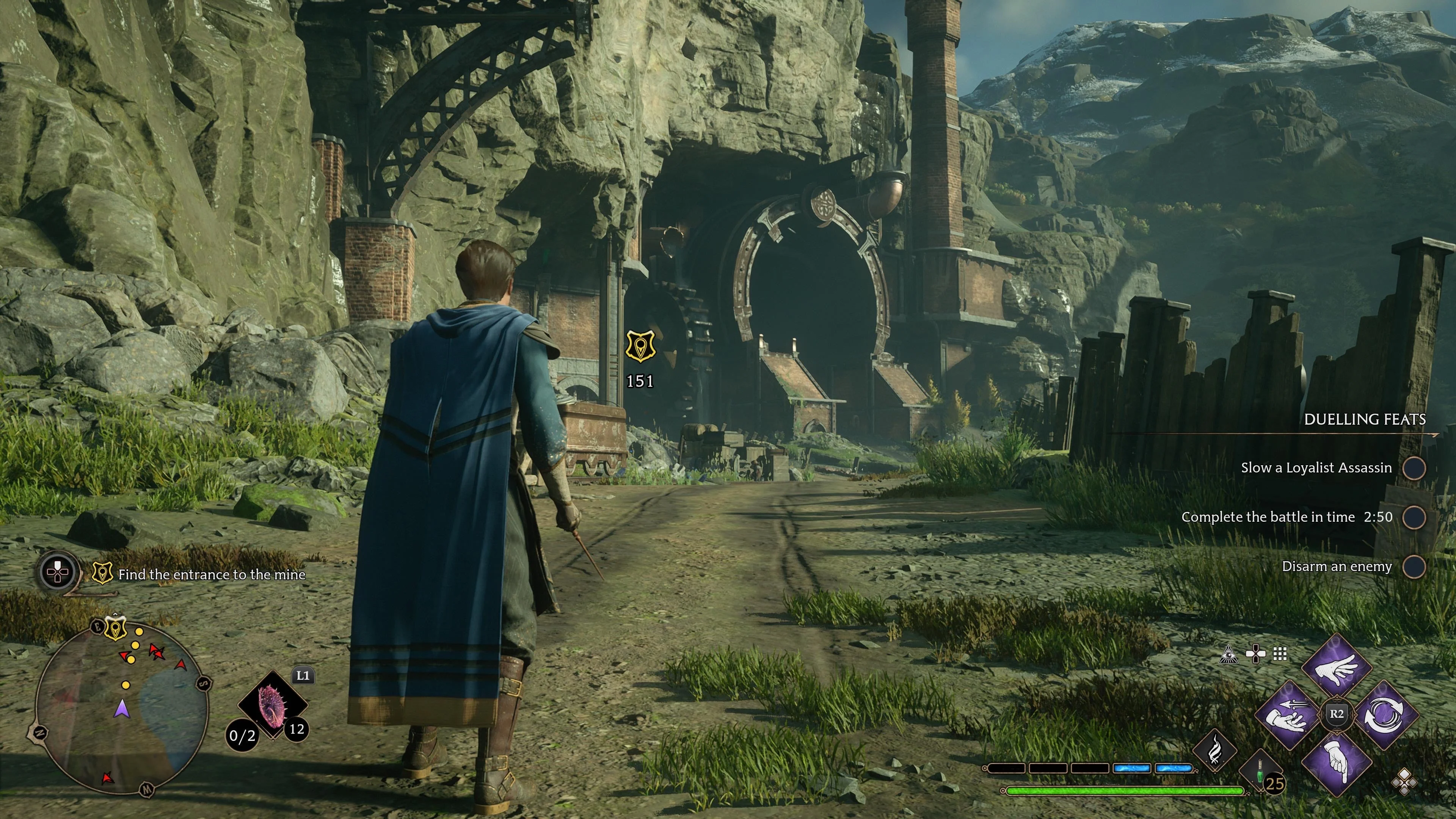Click the quest waypoint marker showing 151
Viewport: 1456px width, 819px height.
[640, 346]
